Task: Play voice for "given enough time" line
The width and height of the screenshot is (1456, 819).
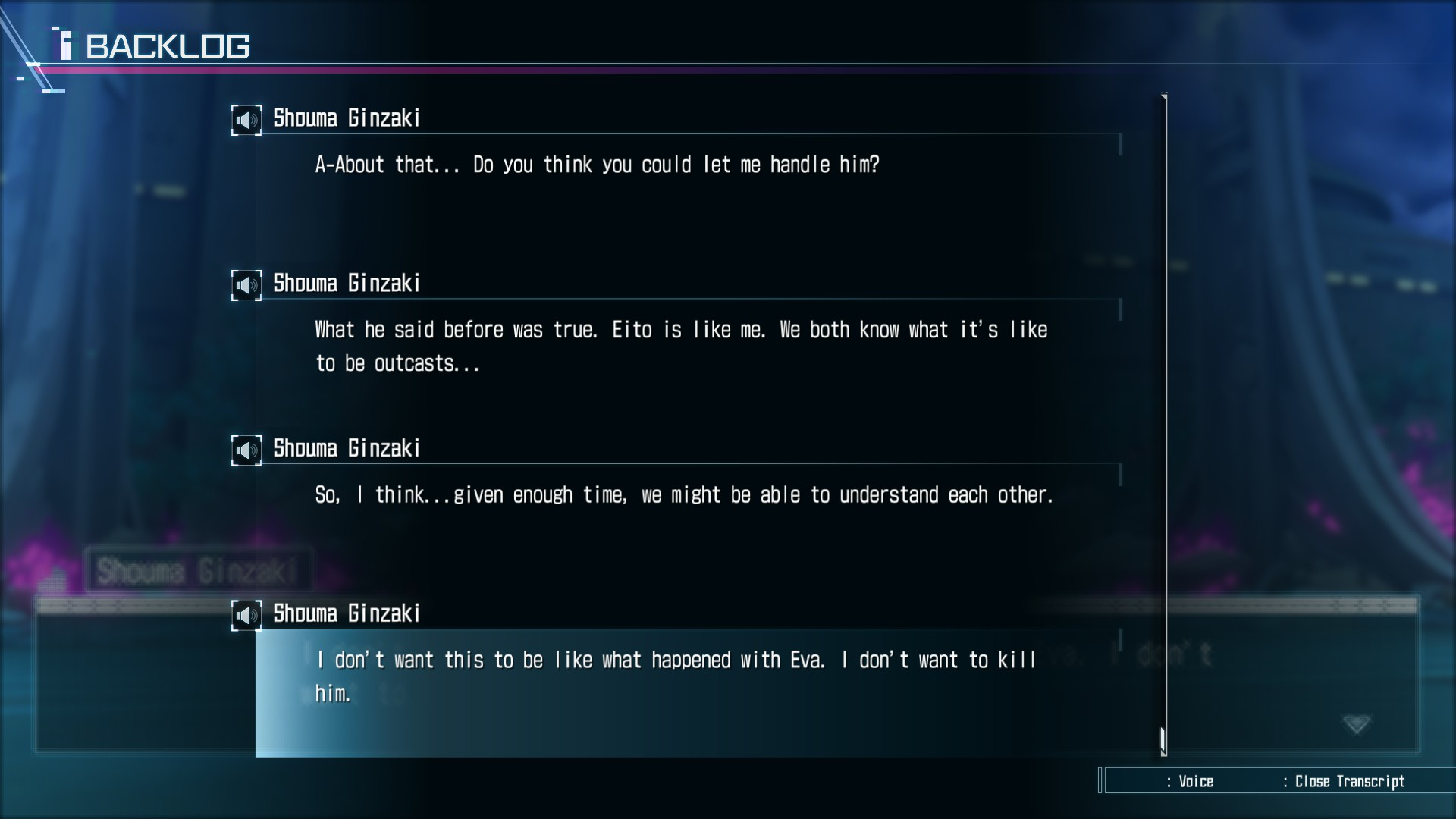Action: pos(246,450)
